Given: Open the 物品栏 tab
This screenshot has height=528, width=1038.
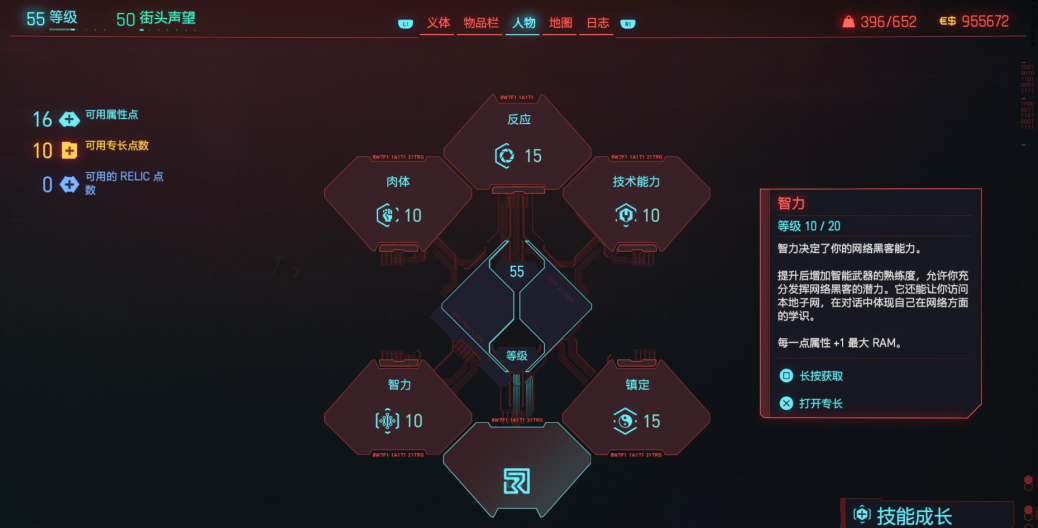Looking at the screenshot, I should 480,23.
